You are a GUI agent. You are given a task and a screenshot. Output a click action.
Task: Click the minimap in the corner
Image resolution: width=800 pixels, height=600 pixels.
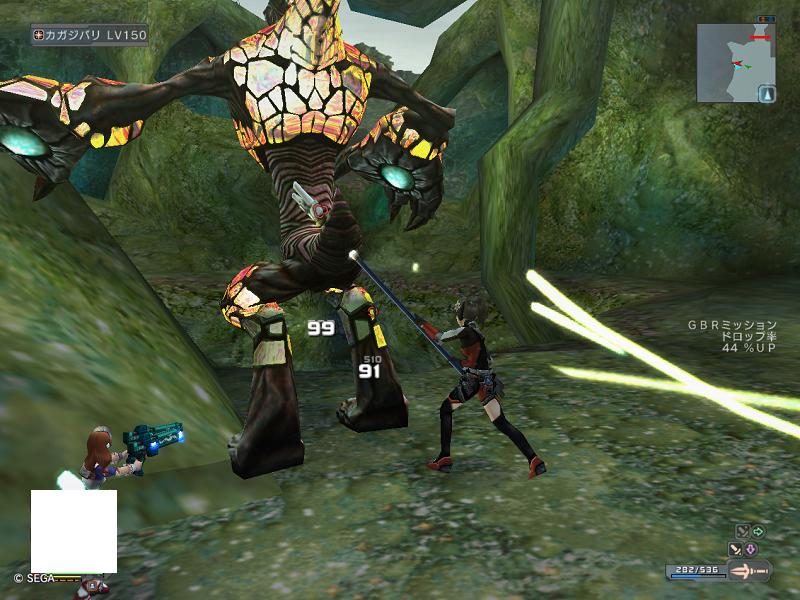pyautogui.click(x=736, y=63)
